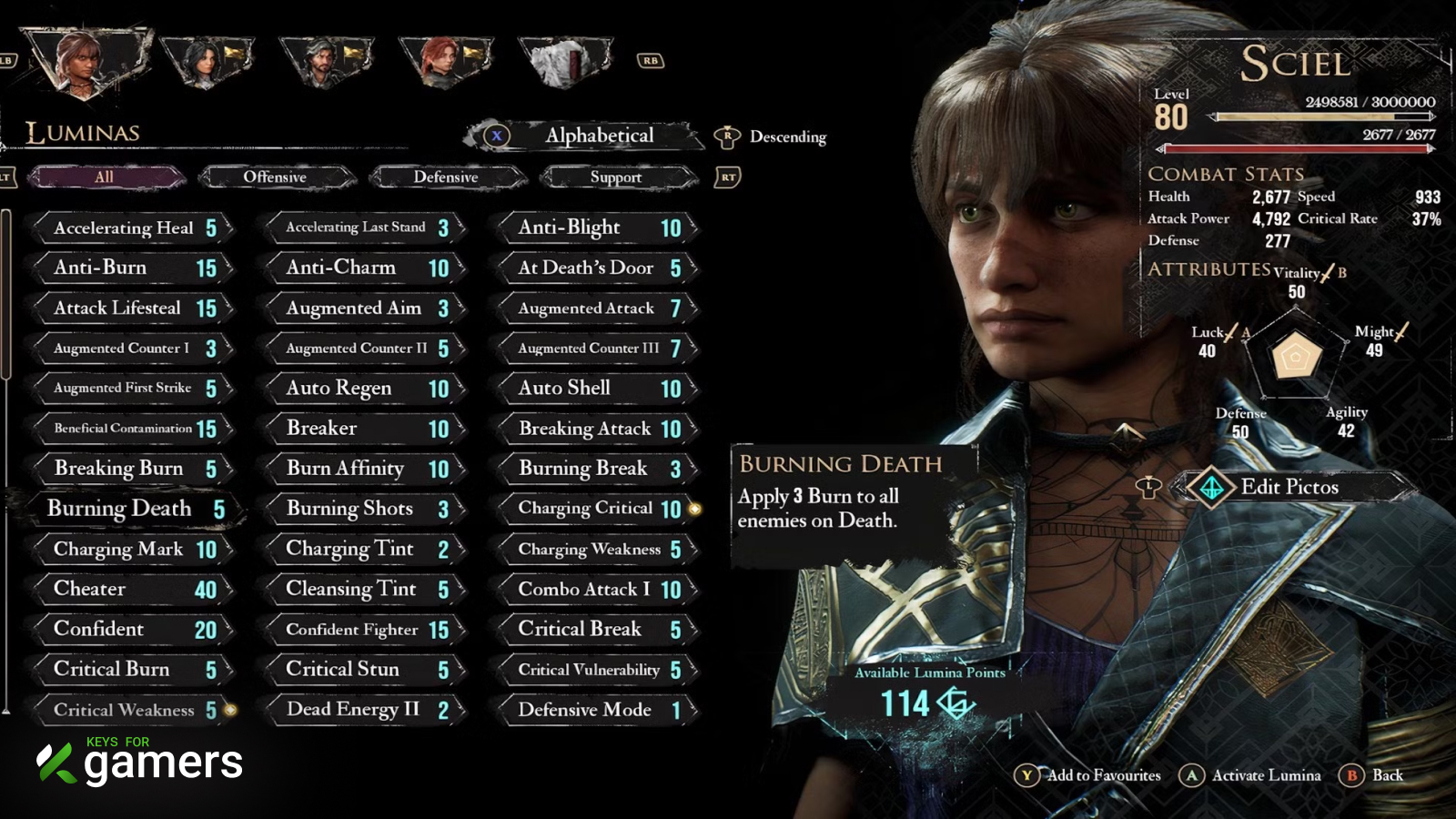Image resolution: width=1456 pixels, height=819 pixels.
Task: Select the Defensive filter tab
Action: [x=445, y=177]
